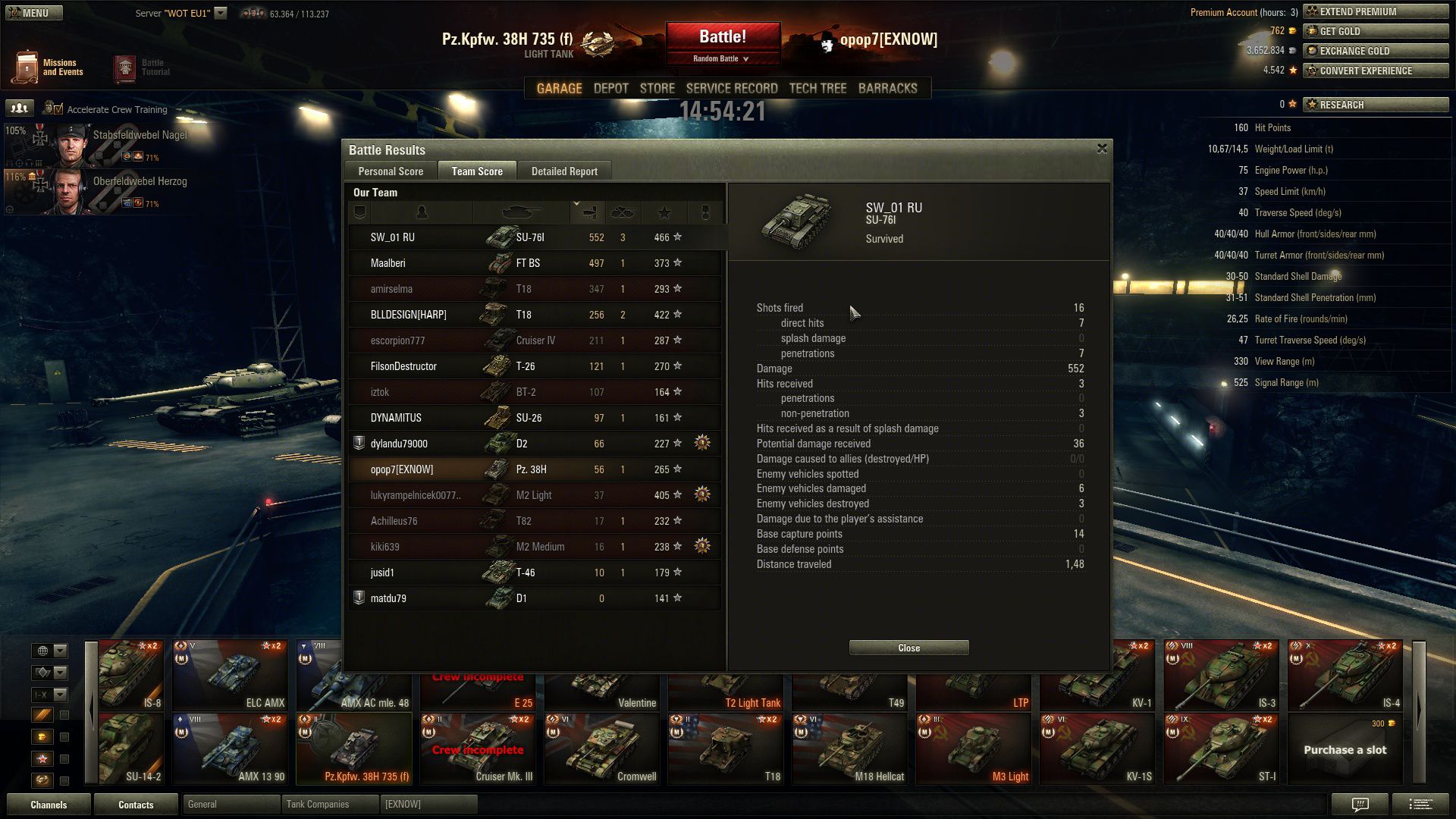Select Maalberi's FT BS row

534,263
